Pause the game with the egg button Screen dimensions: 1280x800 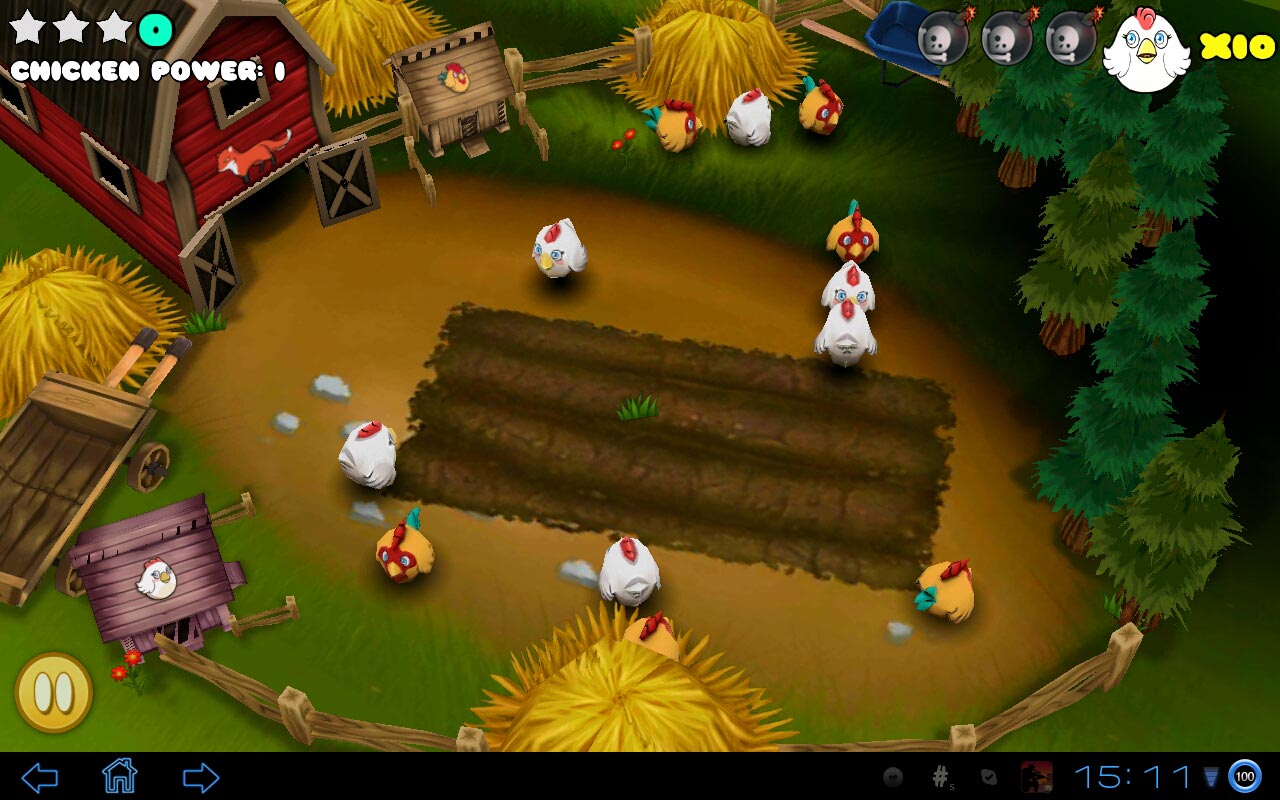point(53,692)
